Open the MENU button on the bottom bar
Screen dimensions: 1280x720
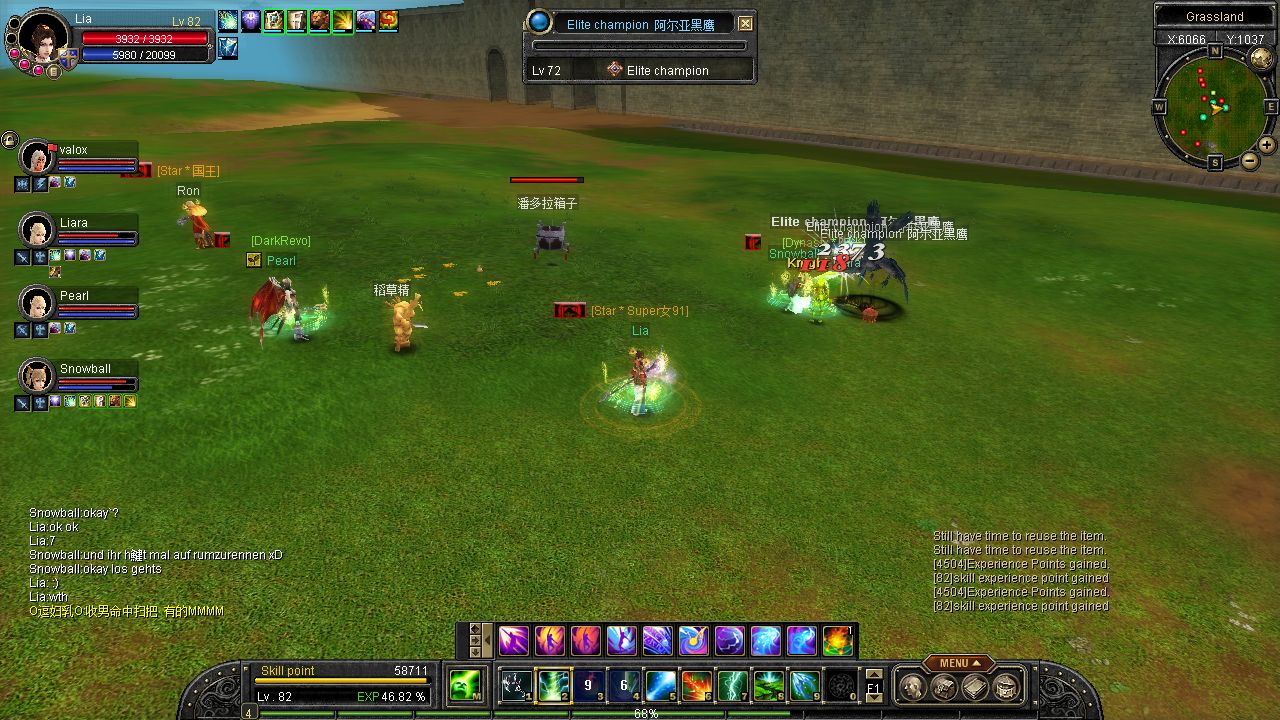958,663
